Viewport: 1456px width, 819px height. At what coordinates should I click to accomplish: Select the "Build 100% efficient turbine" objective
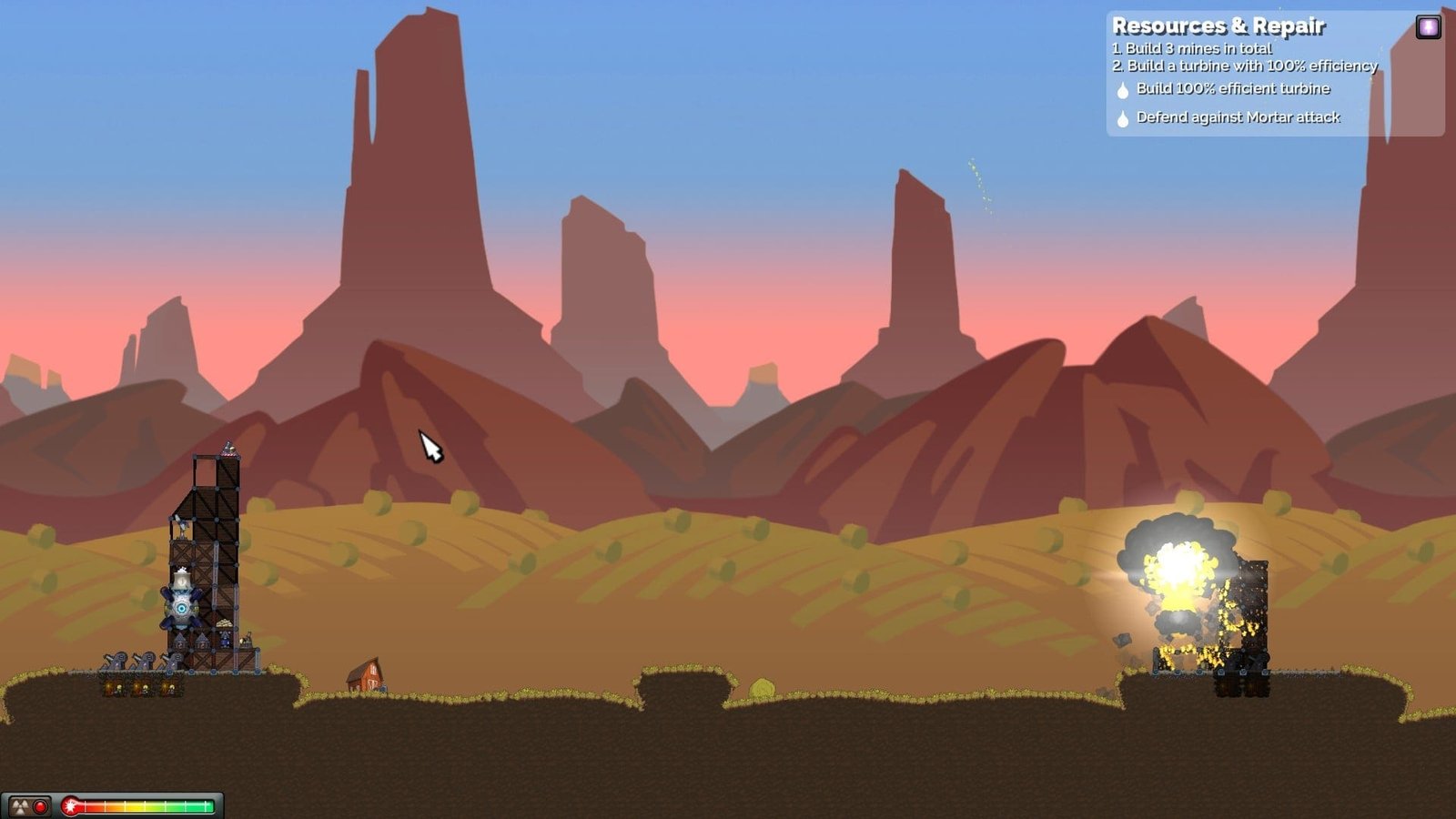coord(1232,89)
